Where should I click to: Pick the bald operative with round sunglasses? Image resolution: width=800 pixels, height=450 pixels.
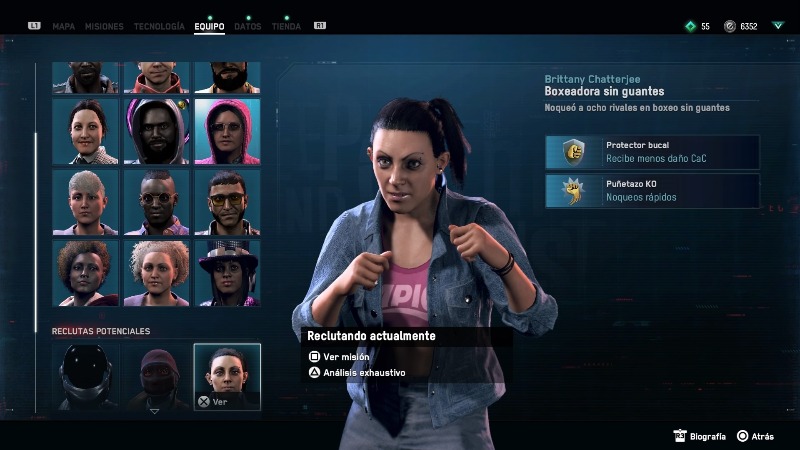[157, 202]
